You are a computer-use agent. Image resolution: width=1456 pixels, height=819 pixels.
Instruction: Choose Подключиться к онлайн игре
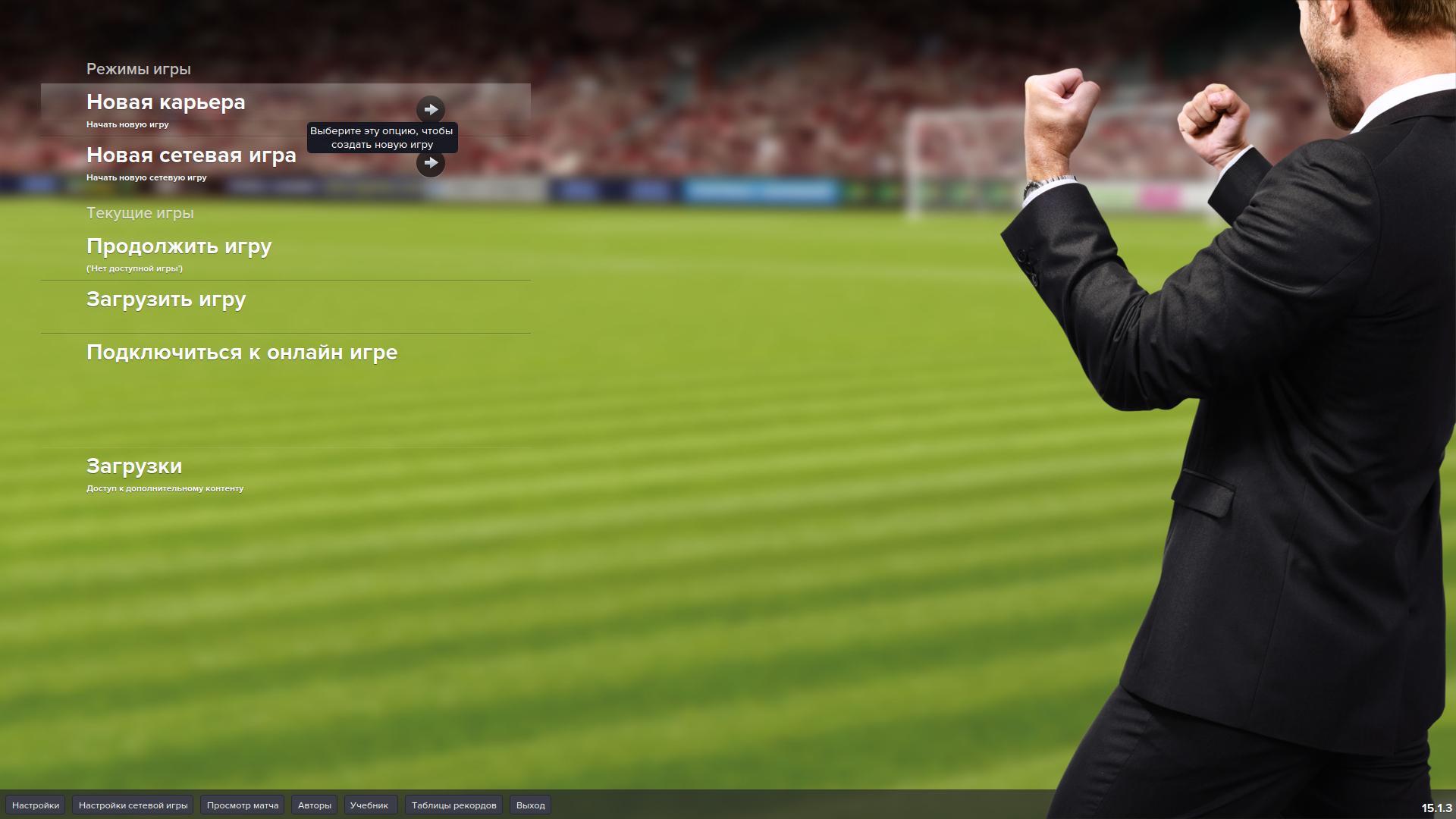[x=242, y=353]
